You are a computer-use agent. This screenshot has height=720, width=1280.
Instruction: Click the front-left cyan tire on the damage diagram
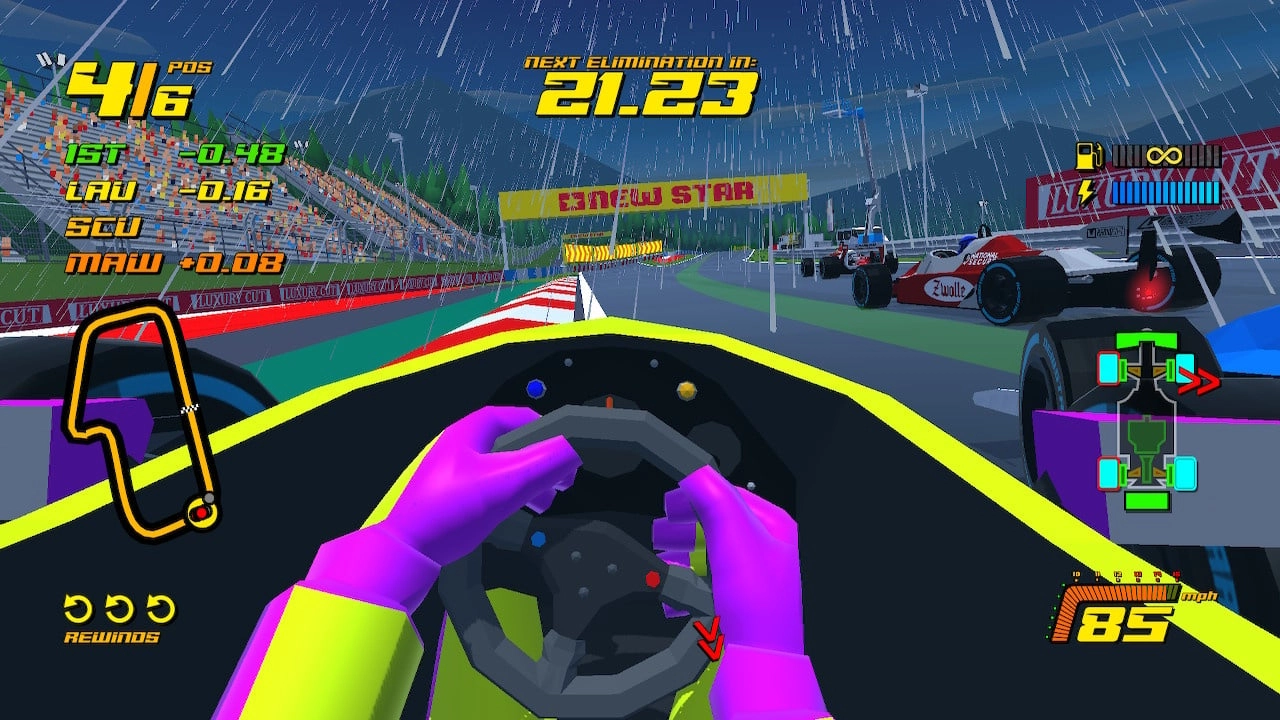[x=1108, y=369]
